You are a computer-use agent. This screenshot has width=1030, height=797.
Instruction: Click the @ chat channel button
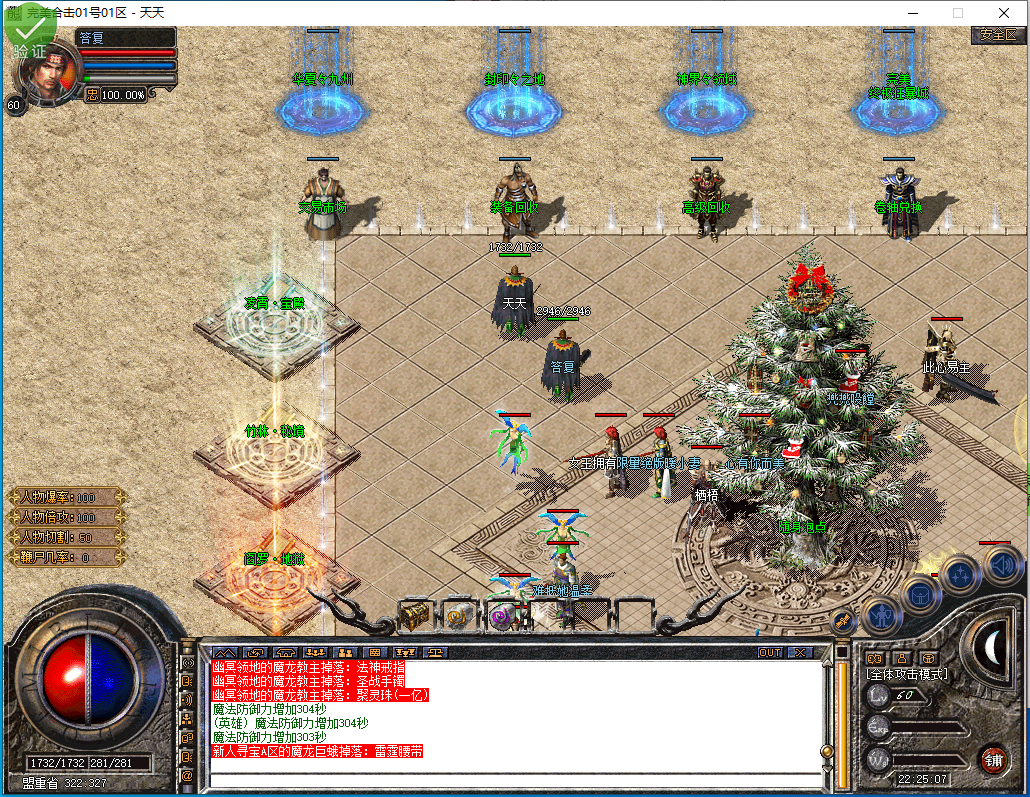pos(187,775)
